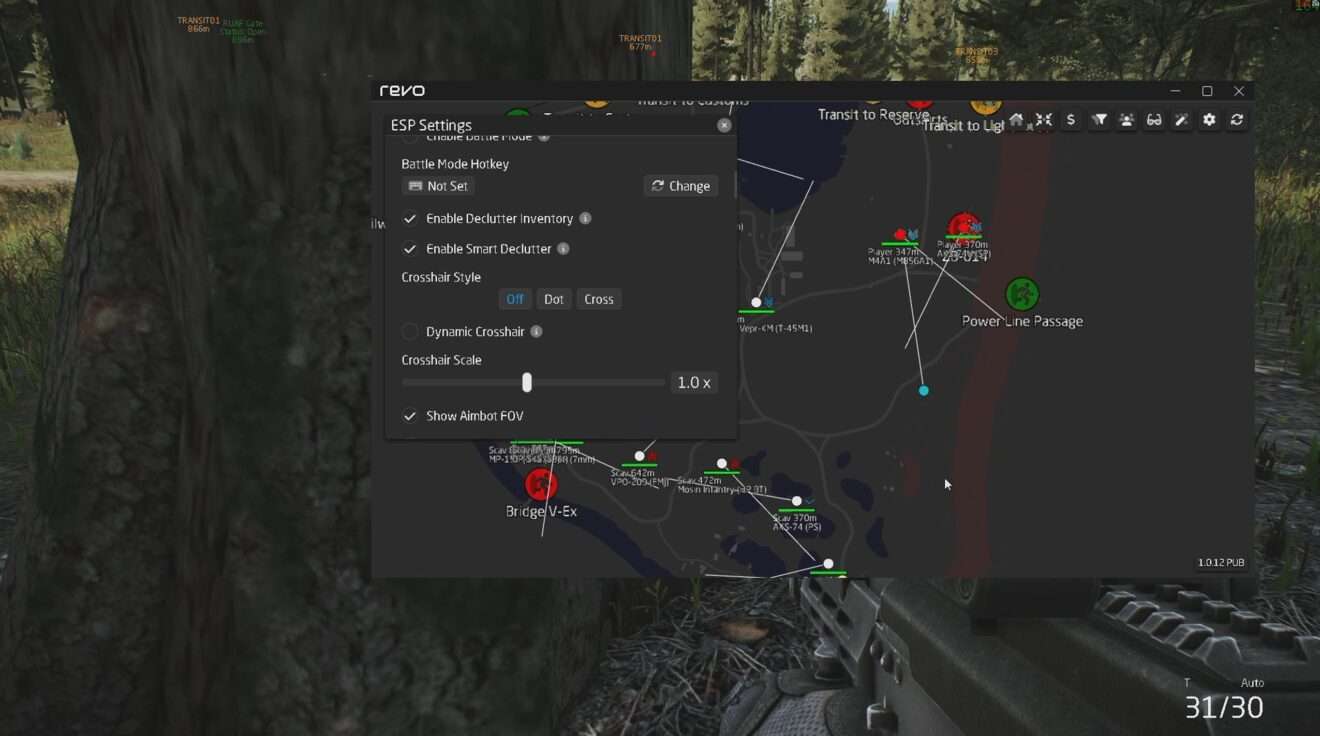This screenshot has height=736, width=1320.
Task: Choose the Dot crosshair style
Action: [553, 299]
